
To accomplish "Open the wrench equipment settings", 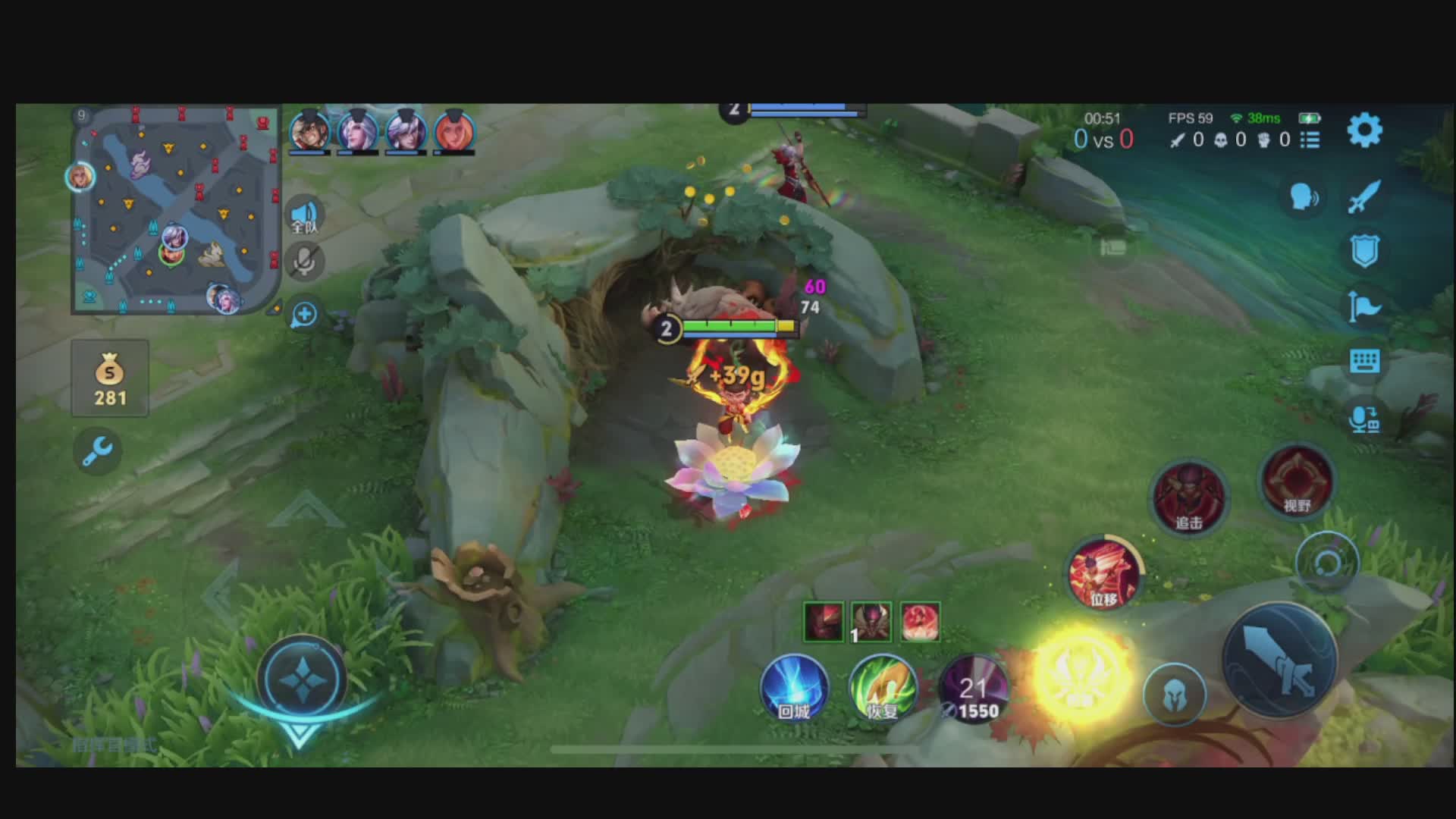I will pos(98,451).
